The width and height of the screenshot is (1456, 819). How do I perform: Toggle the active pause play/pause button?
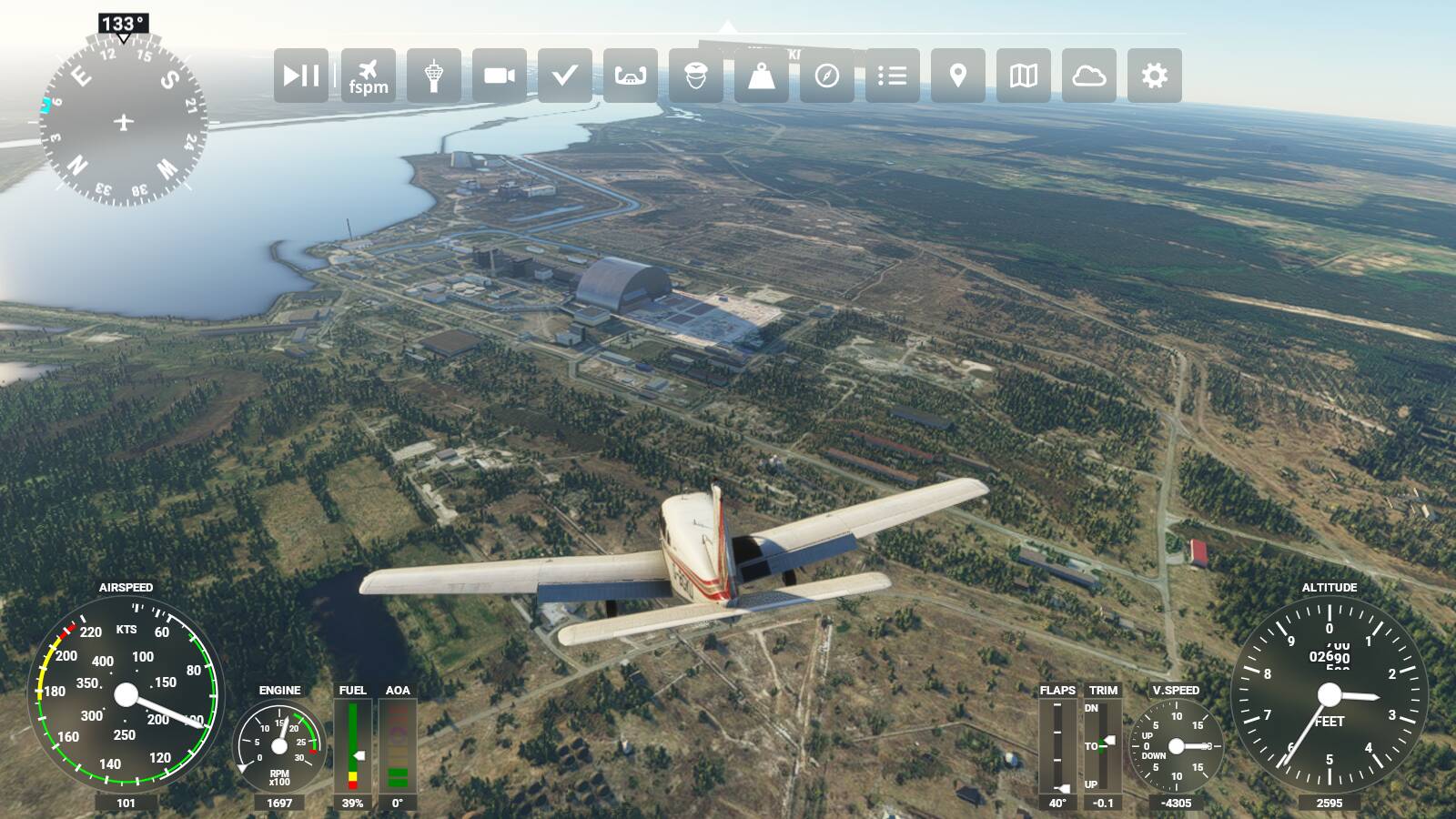301,76
